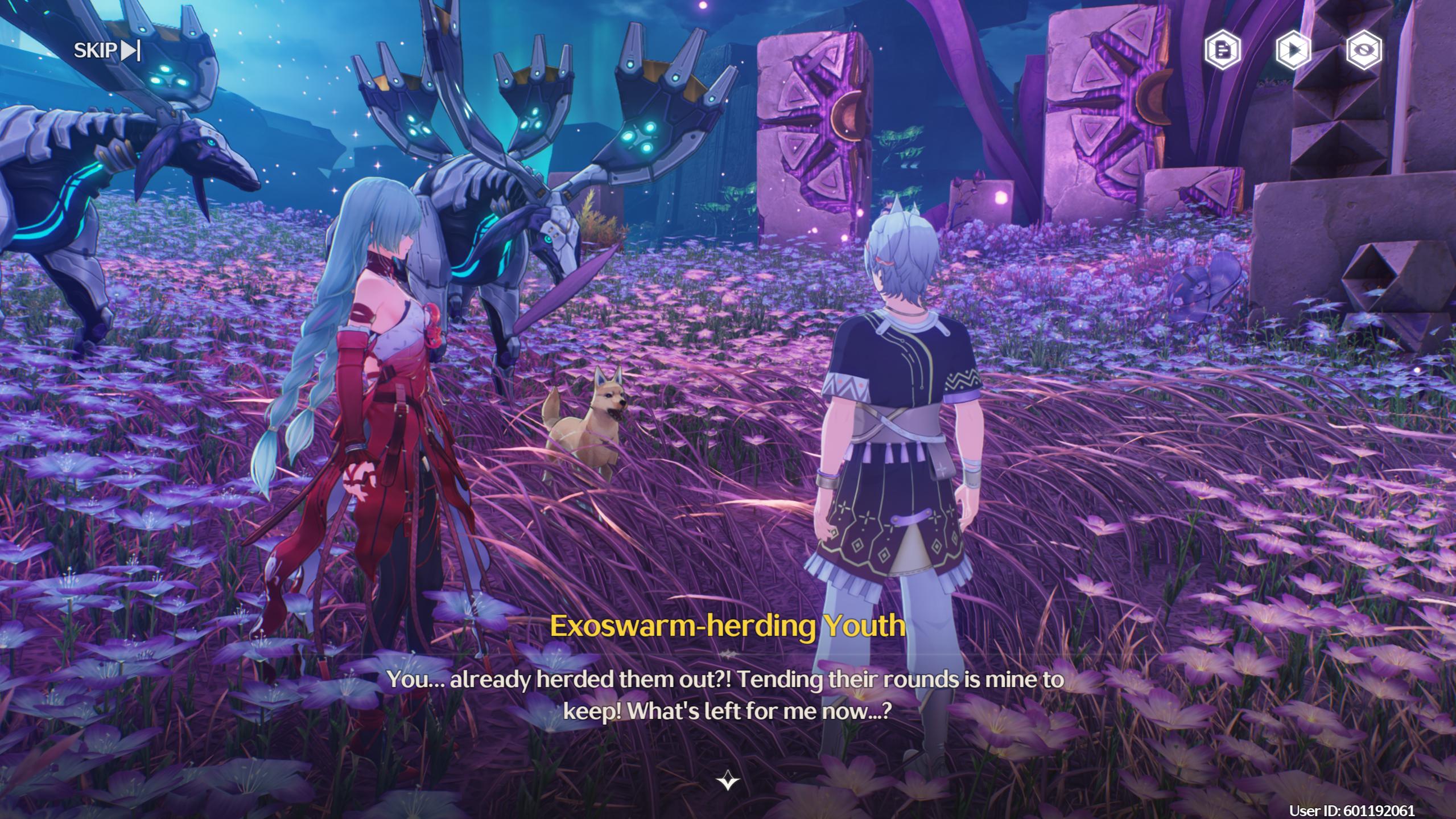
Task: Hide the dialogue interface
Action: 1364,51
